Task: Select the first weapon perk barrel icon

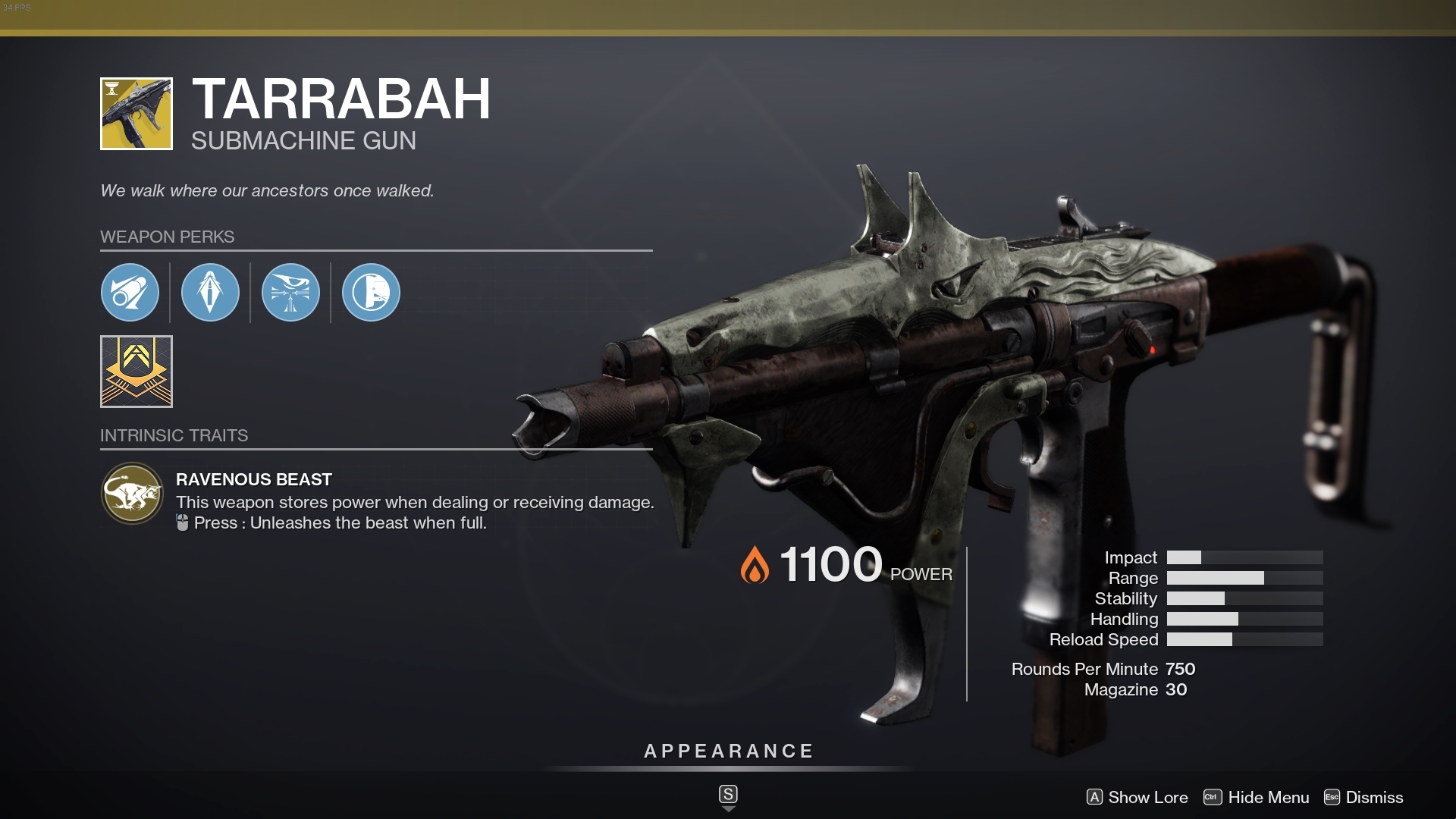Action: (130, 292)
